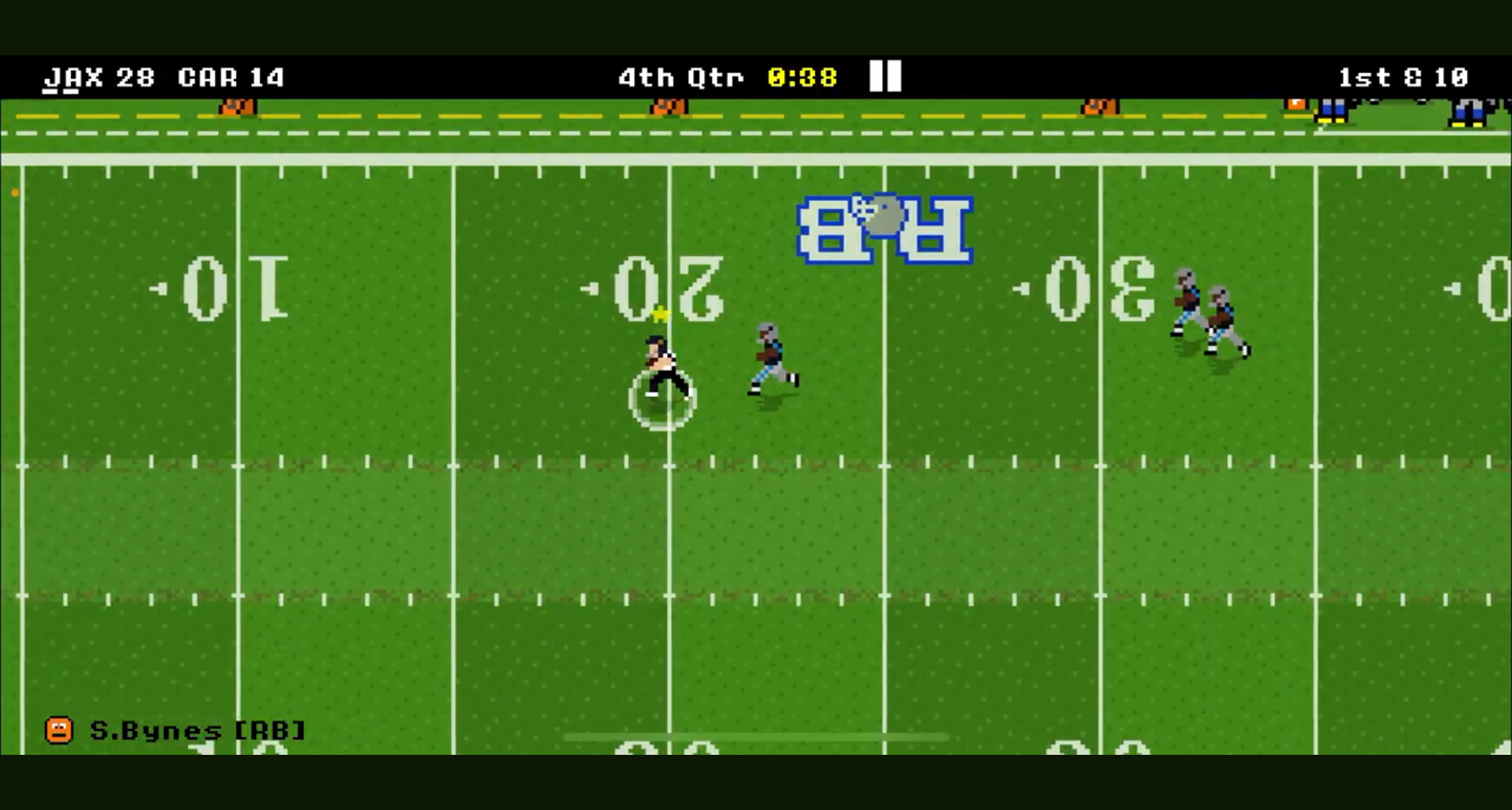Select the S.Bynes player avatar icon
This screenshot has width=1512, height=810.
click(x=60, y=730)
